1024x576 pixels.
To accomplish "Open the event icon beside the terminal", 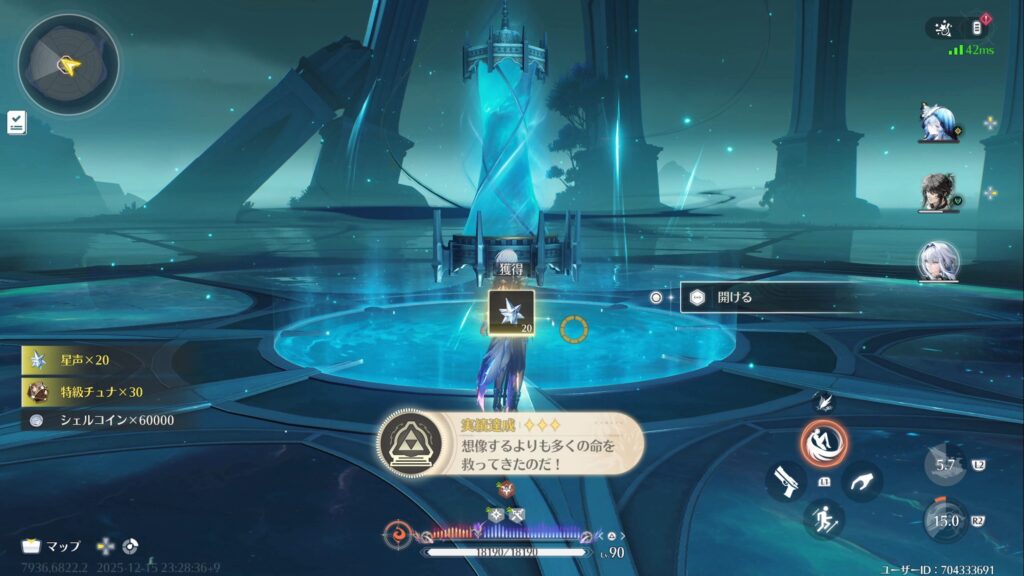I will pyautogui.click(x=945, y=28).
